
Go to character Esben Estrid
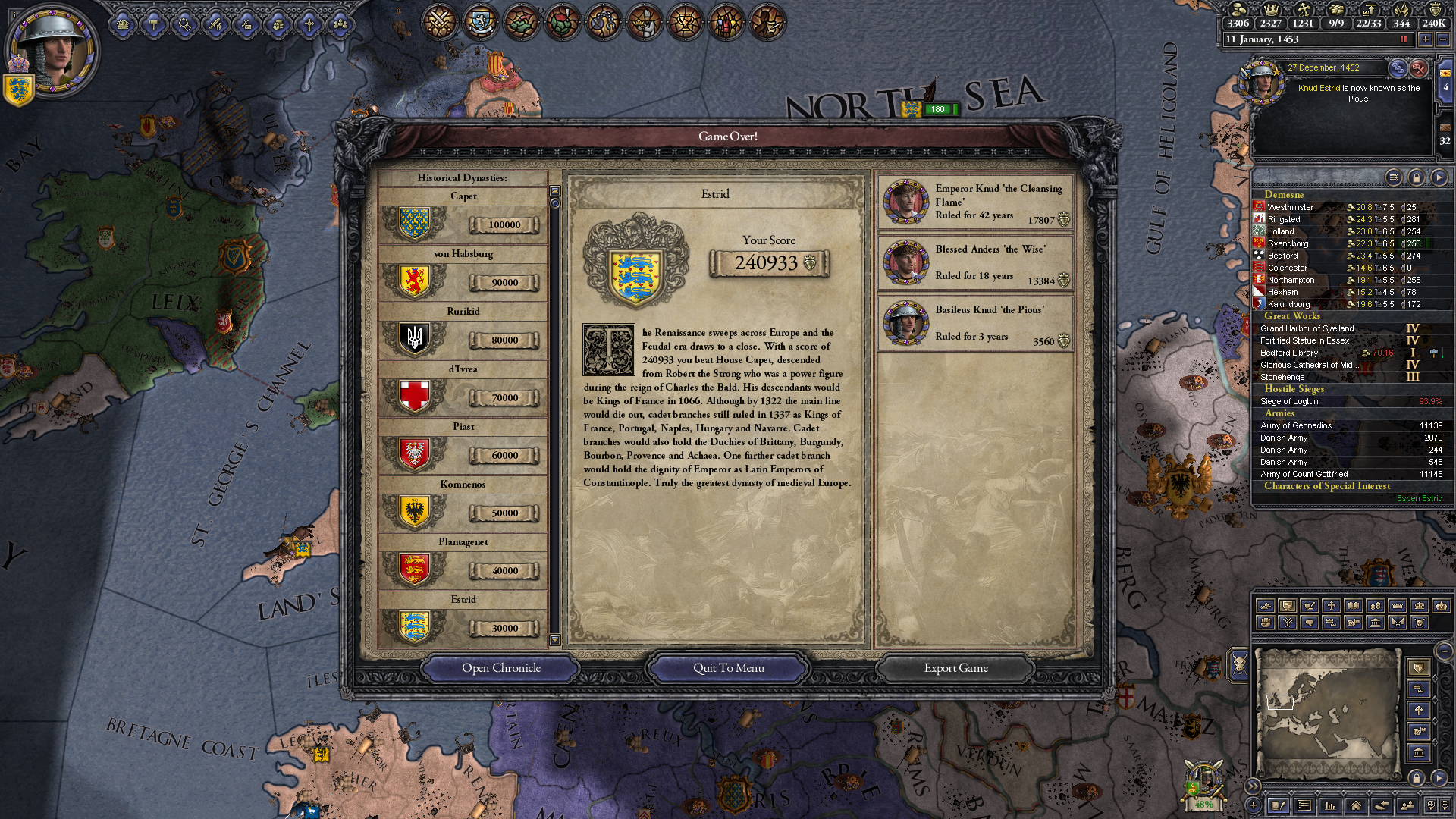1419,498
